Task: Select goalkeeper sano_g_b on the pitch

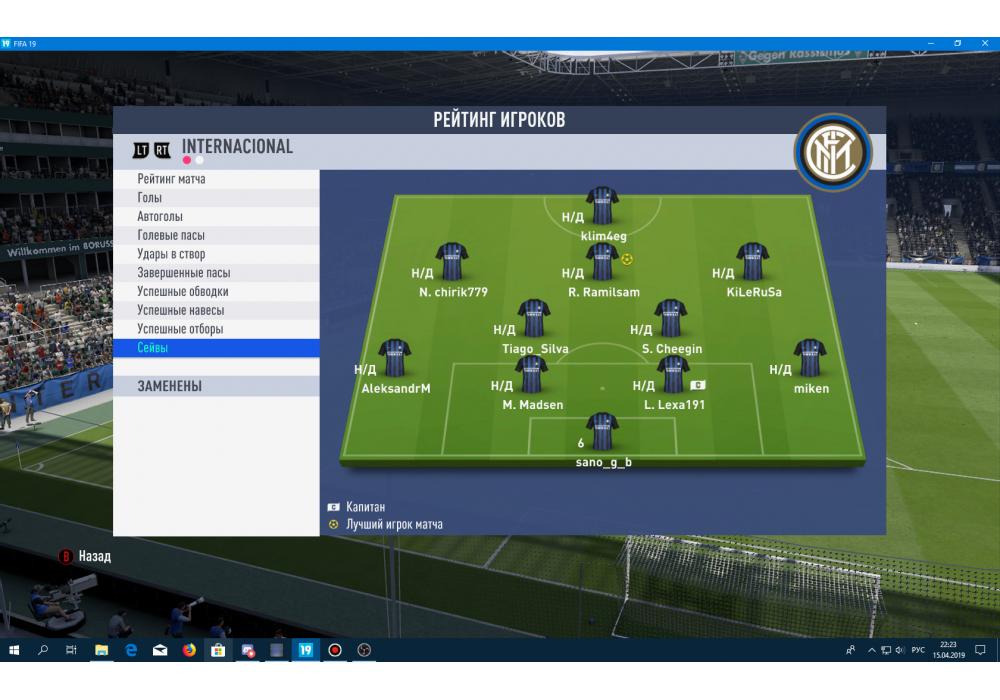Action: point(603,431)
